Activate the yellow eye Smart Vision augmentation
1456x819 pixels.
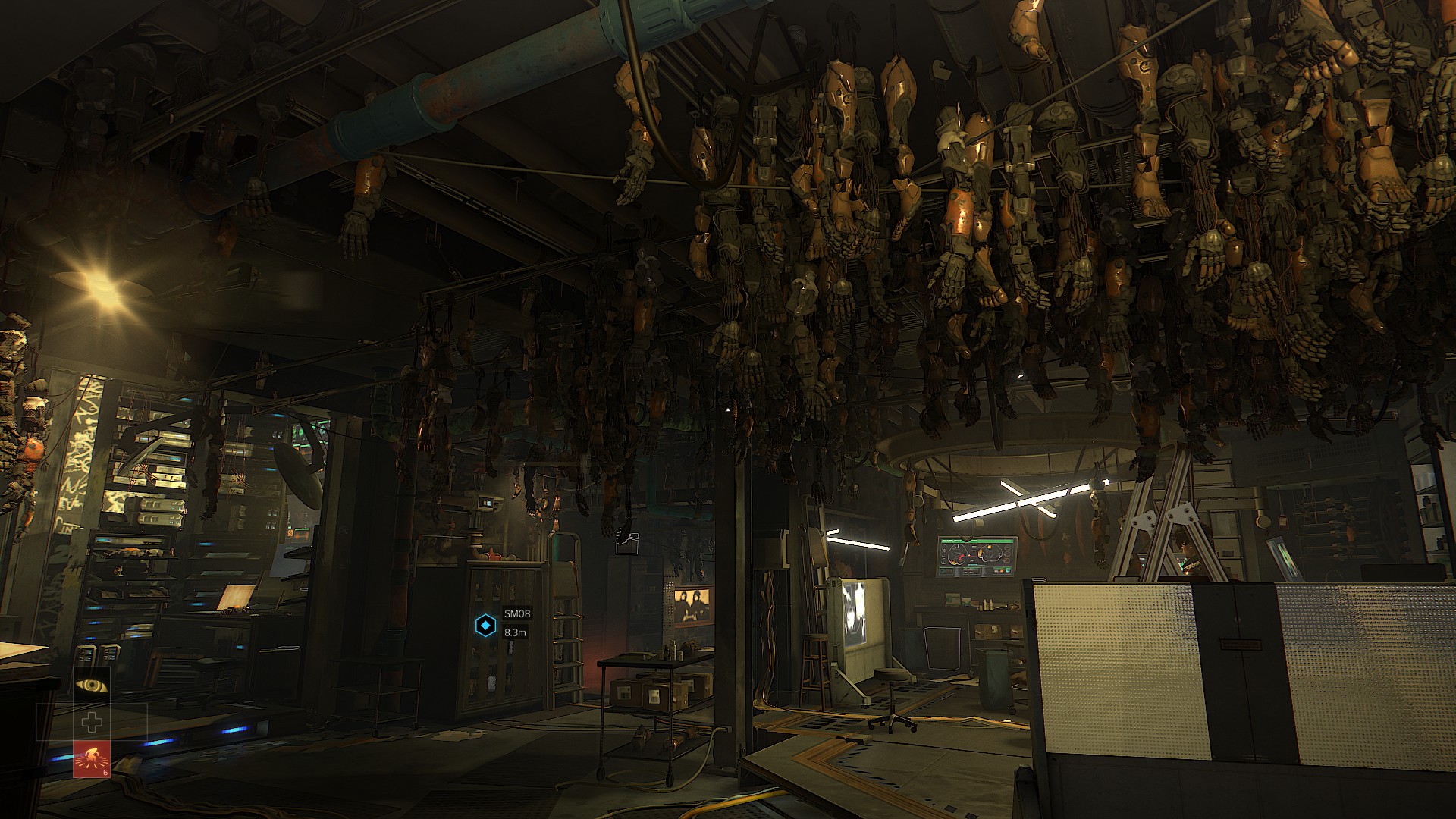pos(92,686)
